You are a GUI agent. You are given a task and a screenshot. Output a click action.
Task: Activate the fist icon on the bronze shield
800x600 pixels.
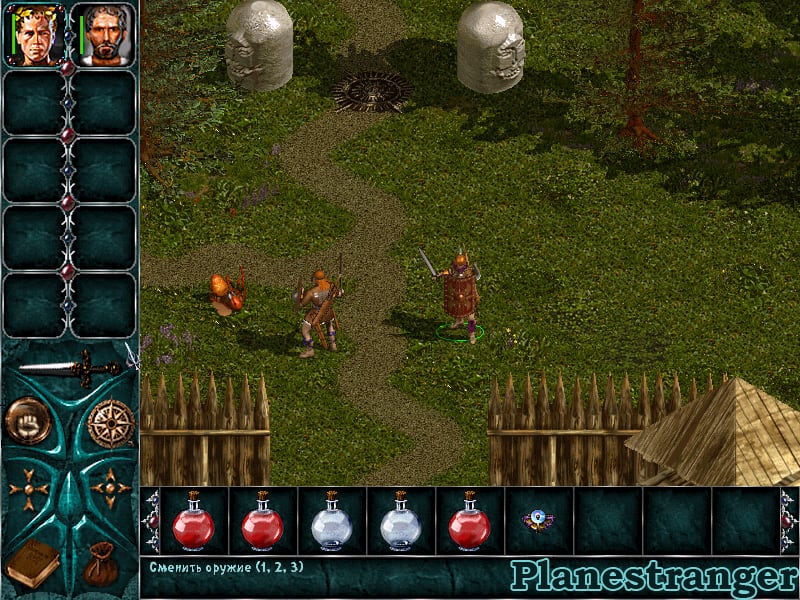(27, 420)
